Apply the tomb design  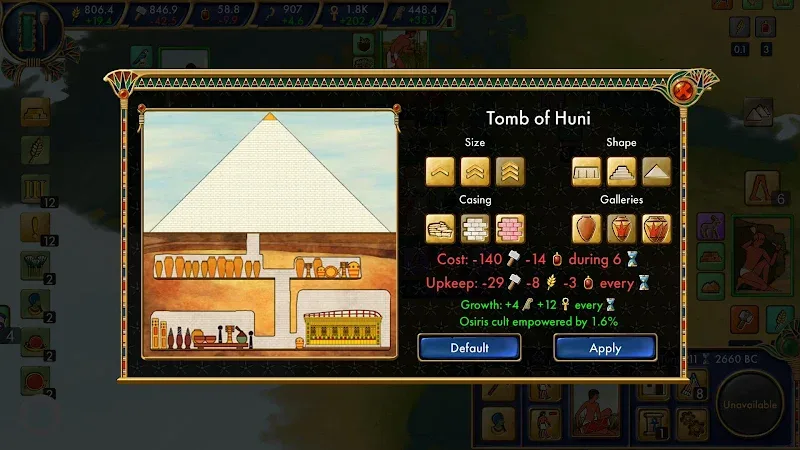tap(605, 348)
